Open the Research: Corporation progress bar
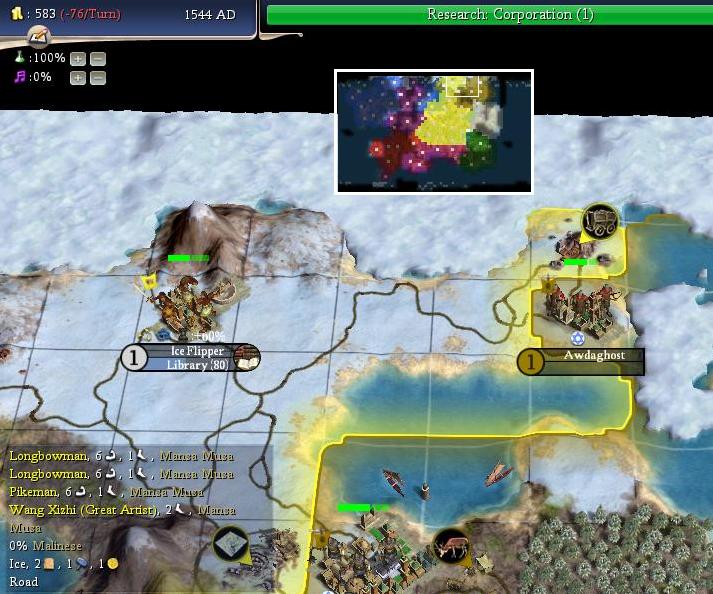The height and width of the screenshot is (594, 713). click(489, 15)
